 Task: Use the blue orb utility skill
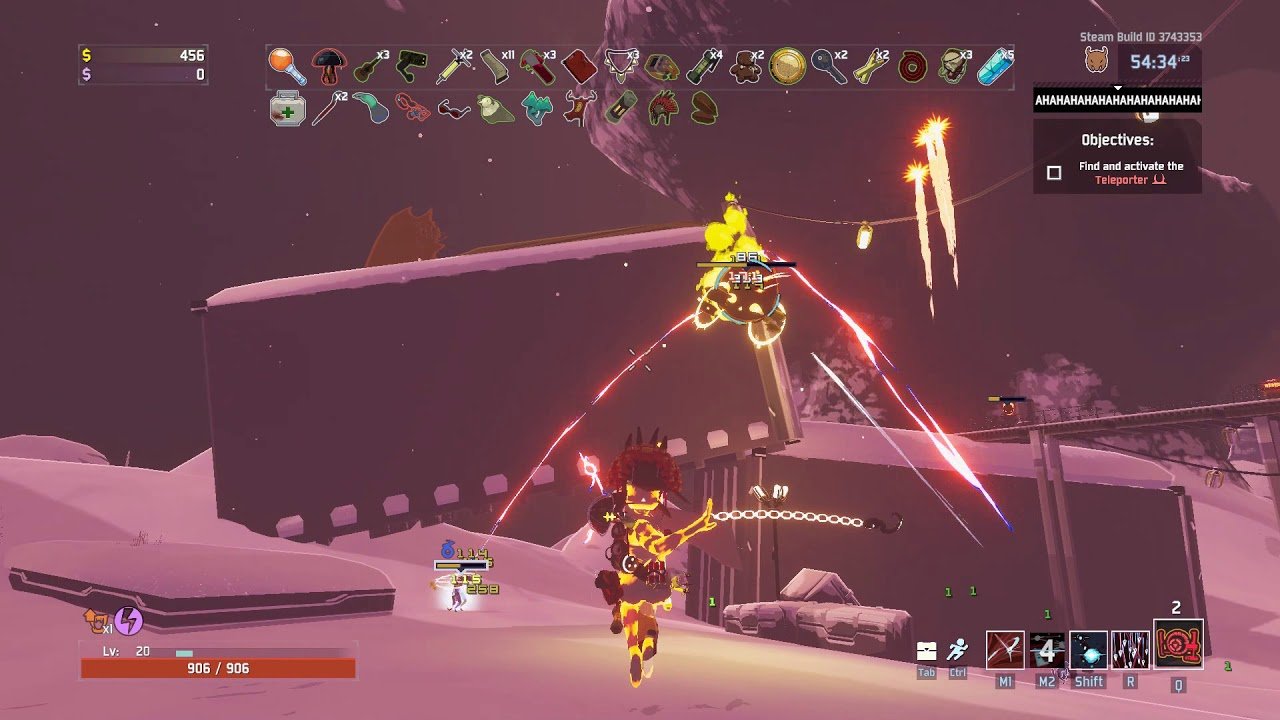pos(1089,649)
